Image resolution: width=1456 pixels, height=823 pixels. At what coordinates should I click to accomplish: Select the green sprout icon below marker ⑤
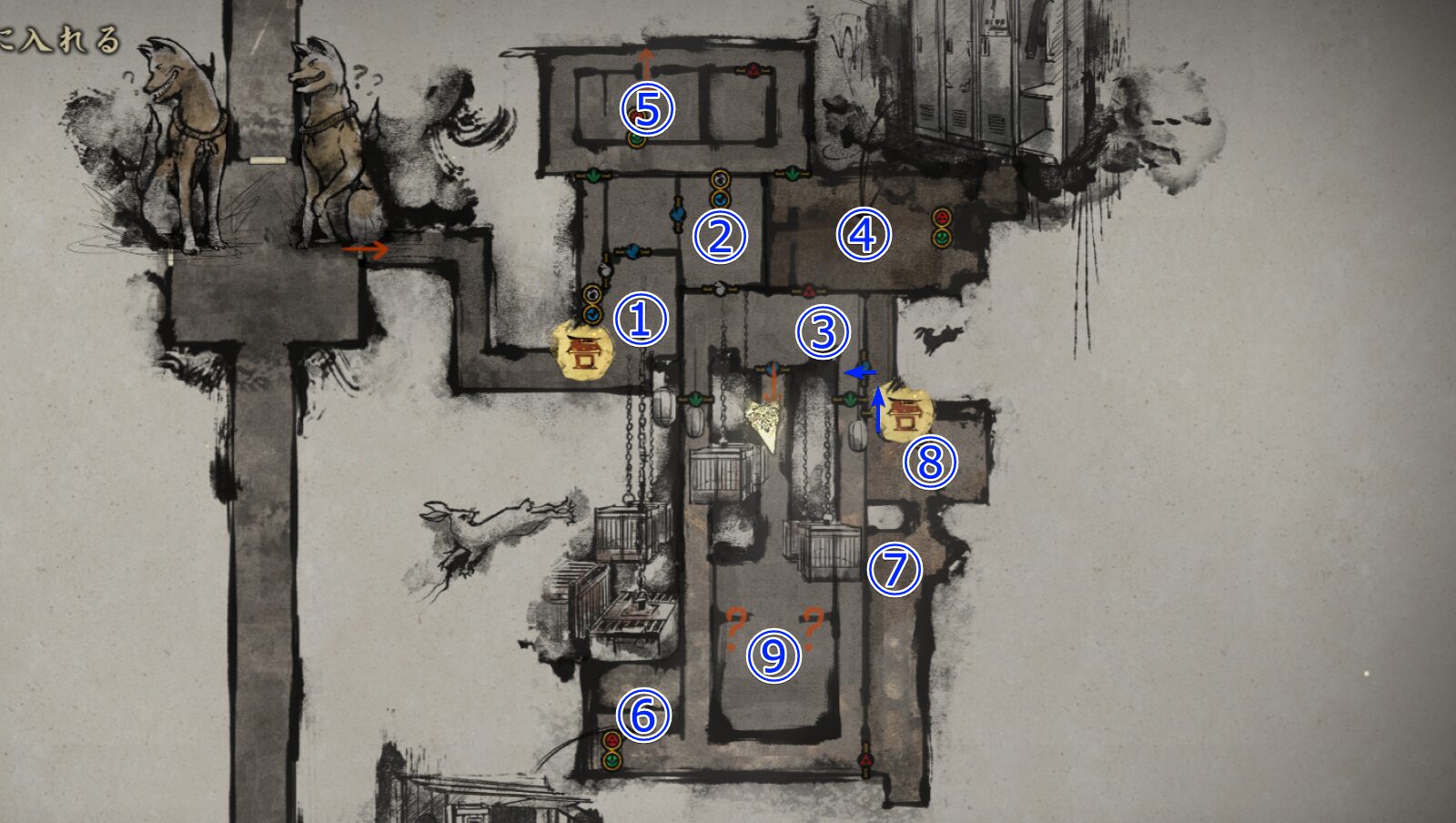pyautogui.click(x=635, y=141)
